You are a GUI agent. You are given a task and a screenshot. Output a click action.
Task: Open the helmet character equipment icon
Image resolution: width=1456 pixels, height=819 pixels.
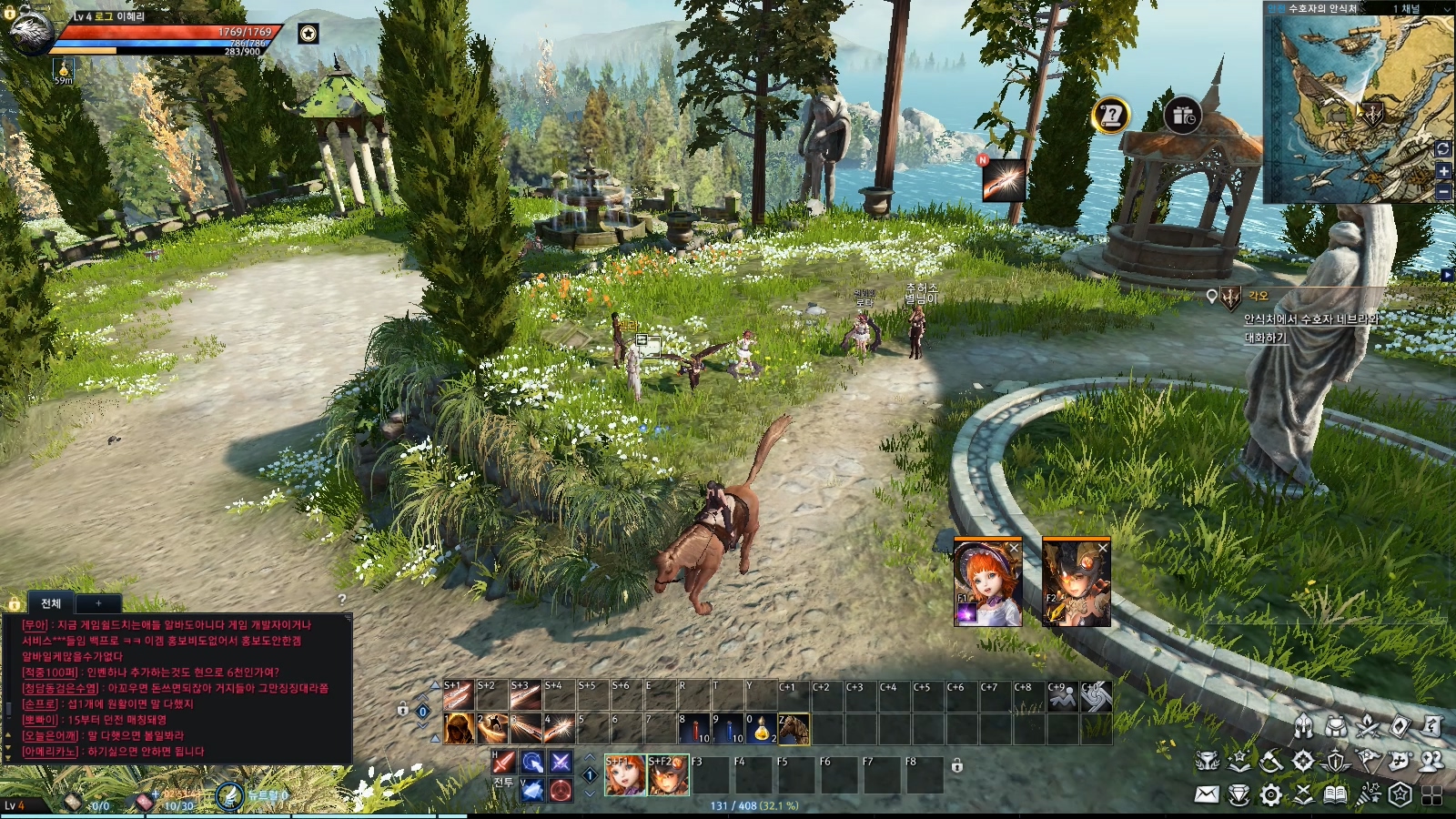click(x=1303, y=726)
